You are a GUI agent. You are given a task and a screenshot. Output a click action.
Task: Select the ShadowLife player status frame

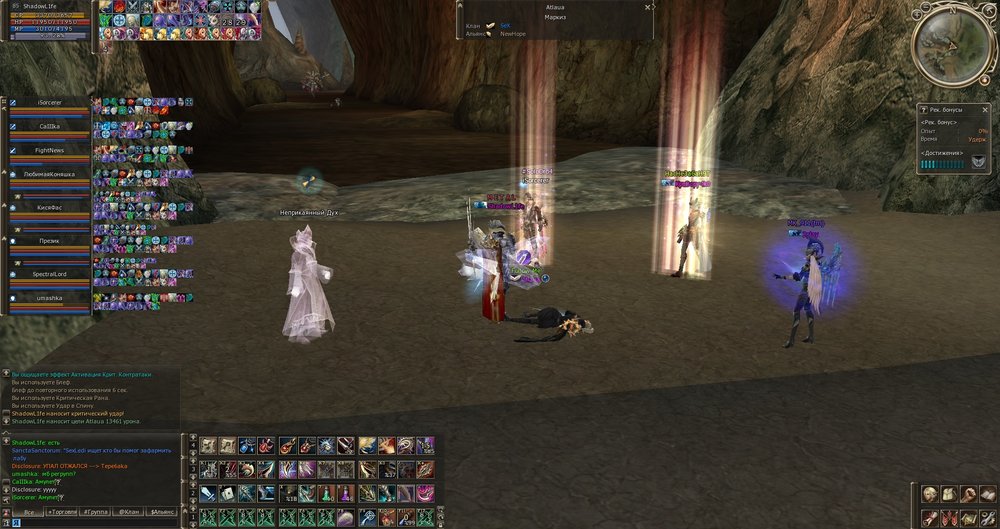pyautogui.click(x=50, y=22)
